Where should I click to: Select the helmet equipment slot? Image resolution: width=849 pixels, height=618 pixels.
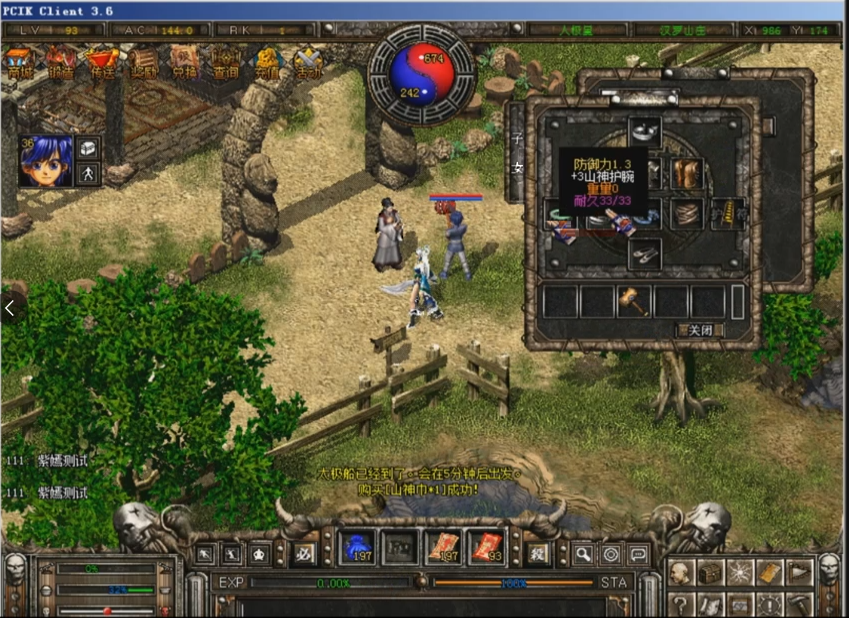[644, 131]
